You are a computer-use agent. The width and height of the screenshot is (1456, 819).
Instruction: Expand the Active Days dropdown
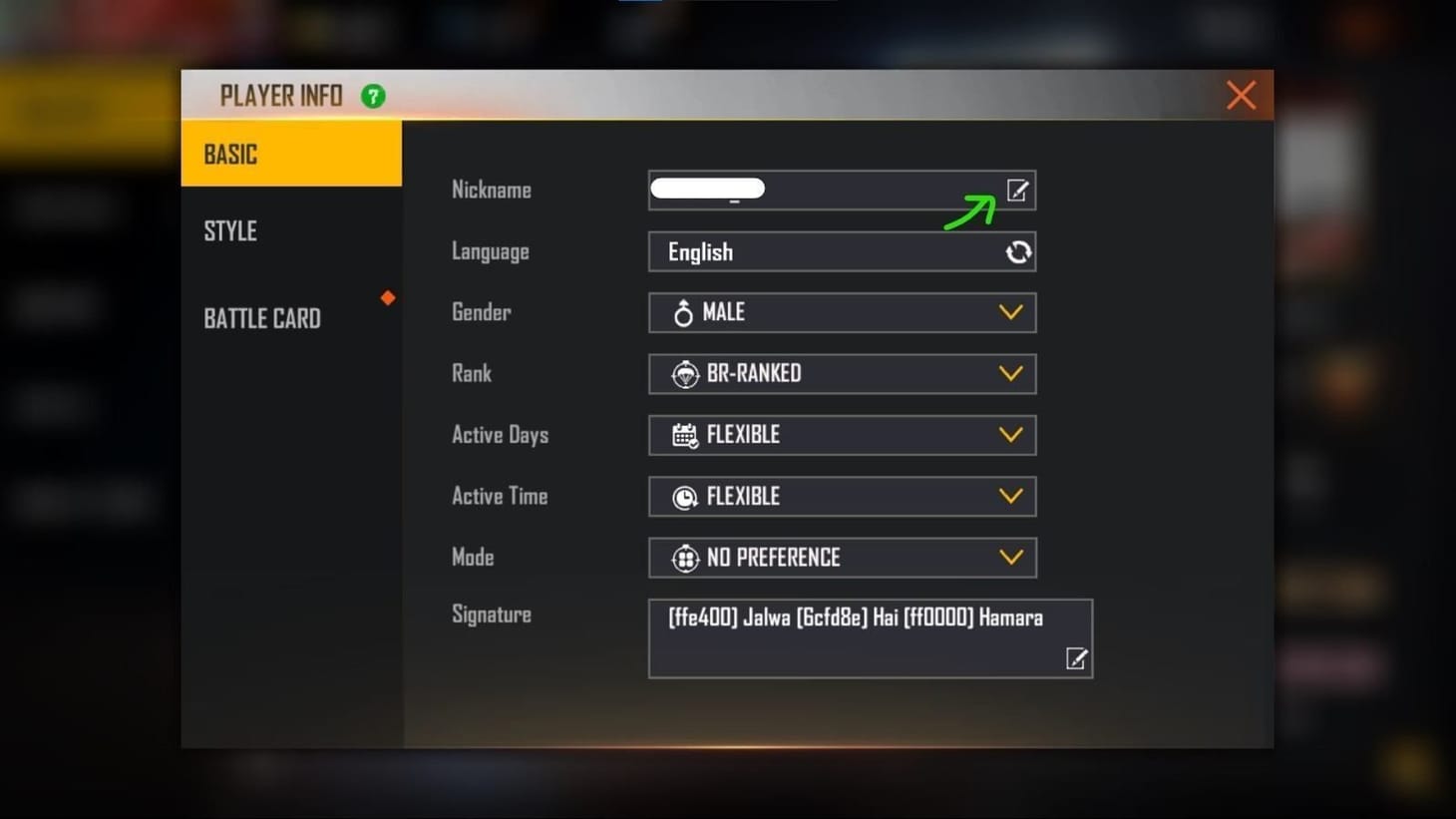[x=1010, y=435]
